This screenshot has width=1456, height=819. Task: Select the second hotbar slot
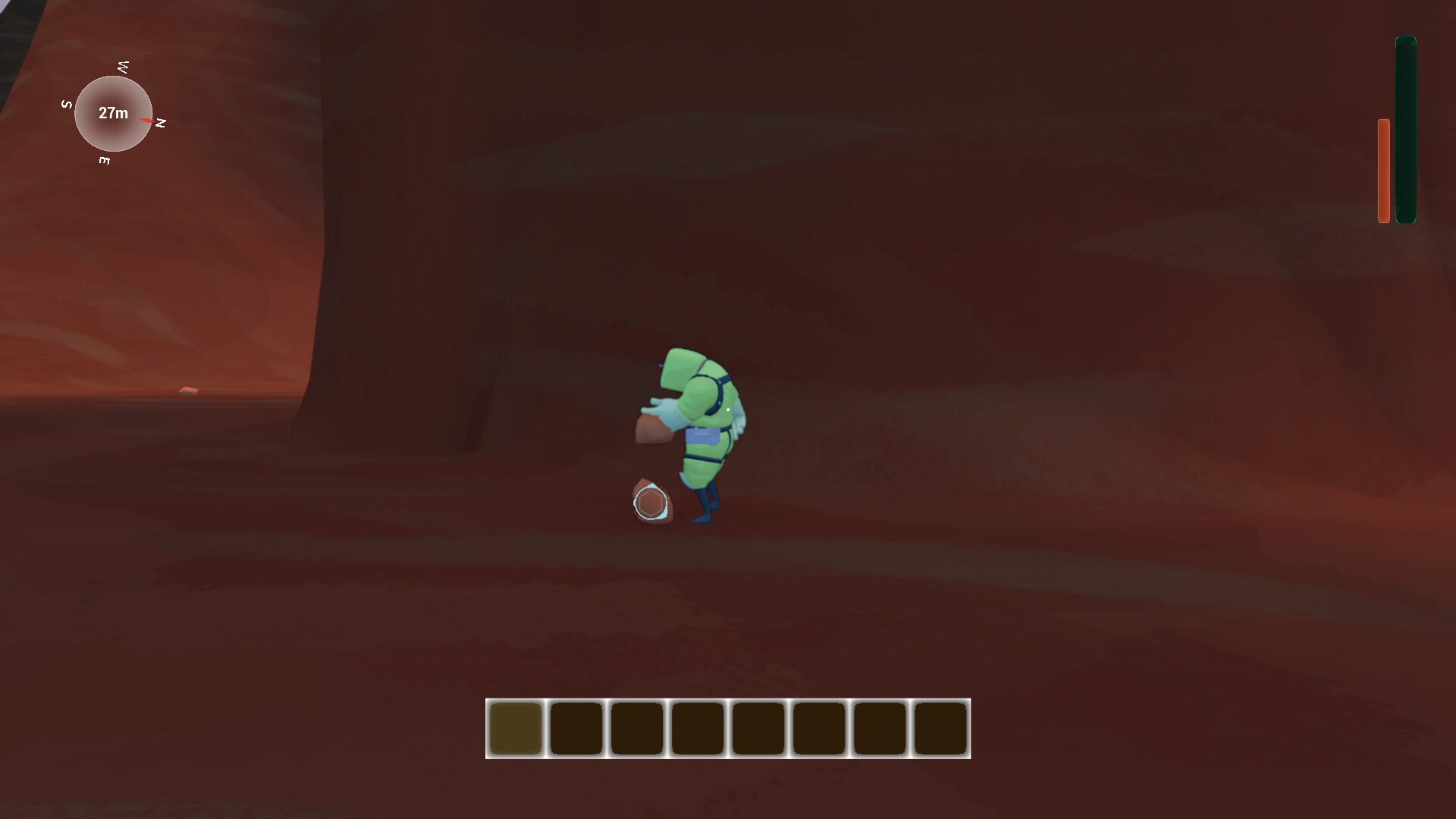point(577,729)
